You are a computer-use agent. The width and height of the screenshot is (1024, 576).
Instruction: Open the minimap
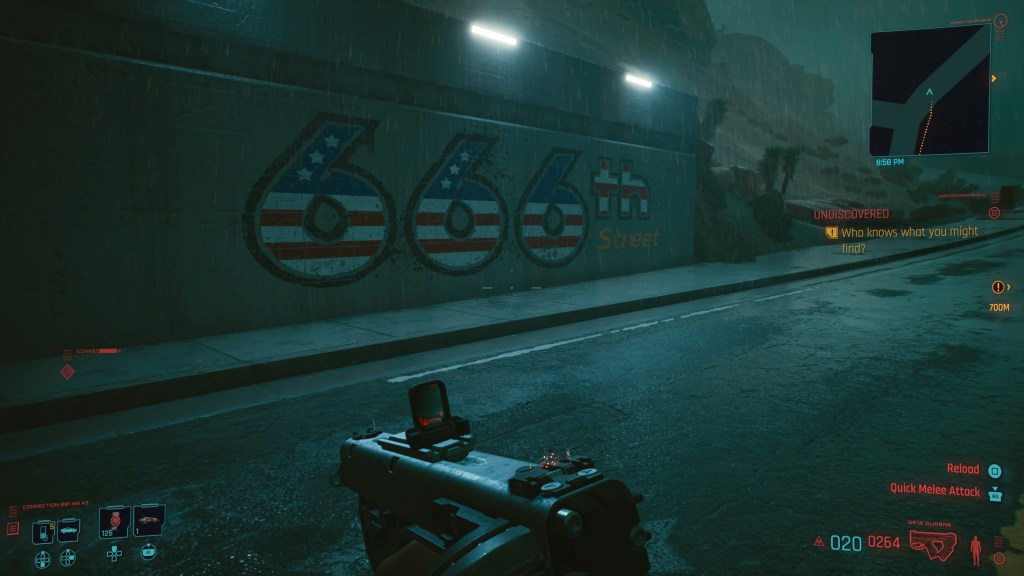[x=929, y=90]
